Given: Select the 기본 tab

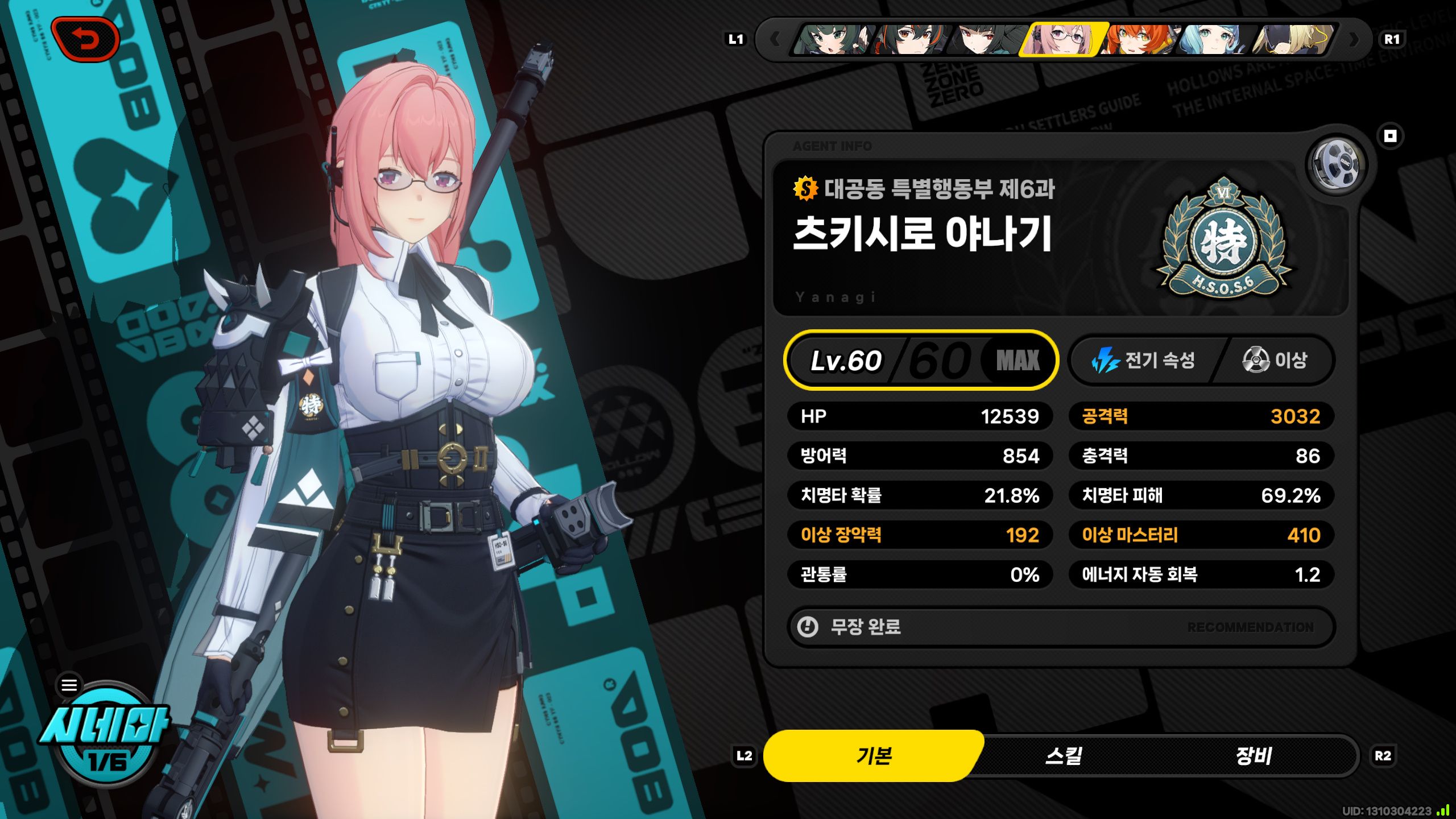Looking at the screenshot, I should [x=874, y=756].
